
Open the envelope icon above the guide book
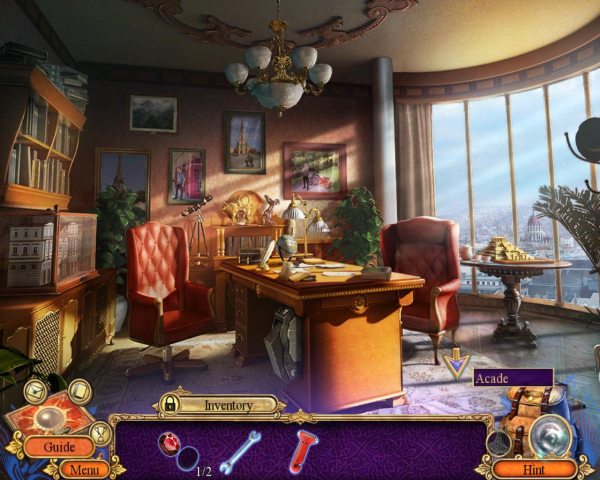pyautogui.click(x=36, y=391)
